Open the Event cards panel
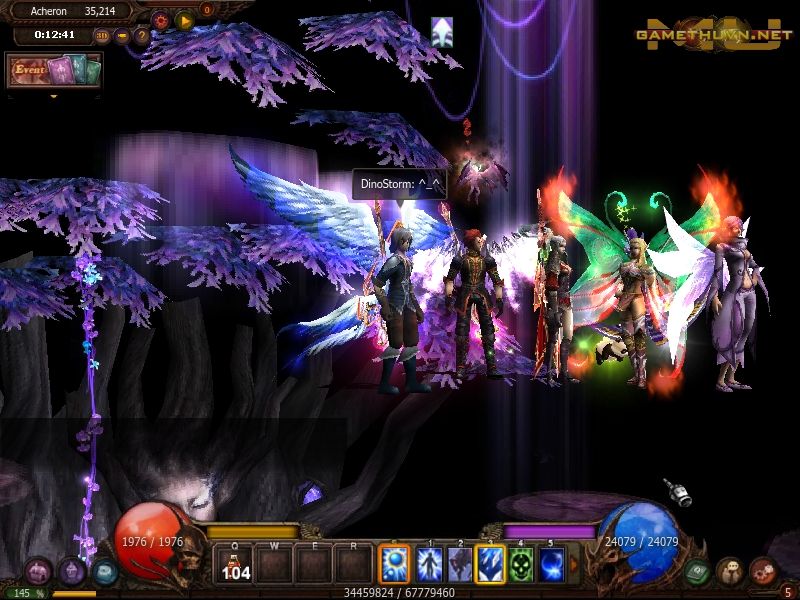Screen dimensions: 800x600 (54, 71)
